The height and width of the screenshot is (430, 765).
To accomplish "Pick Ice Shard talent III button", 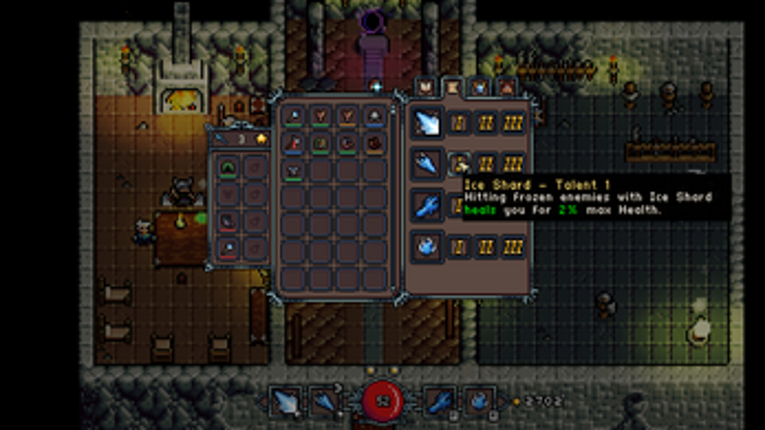I will coord(514,164).
